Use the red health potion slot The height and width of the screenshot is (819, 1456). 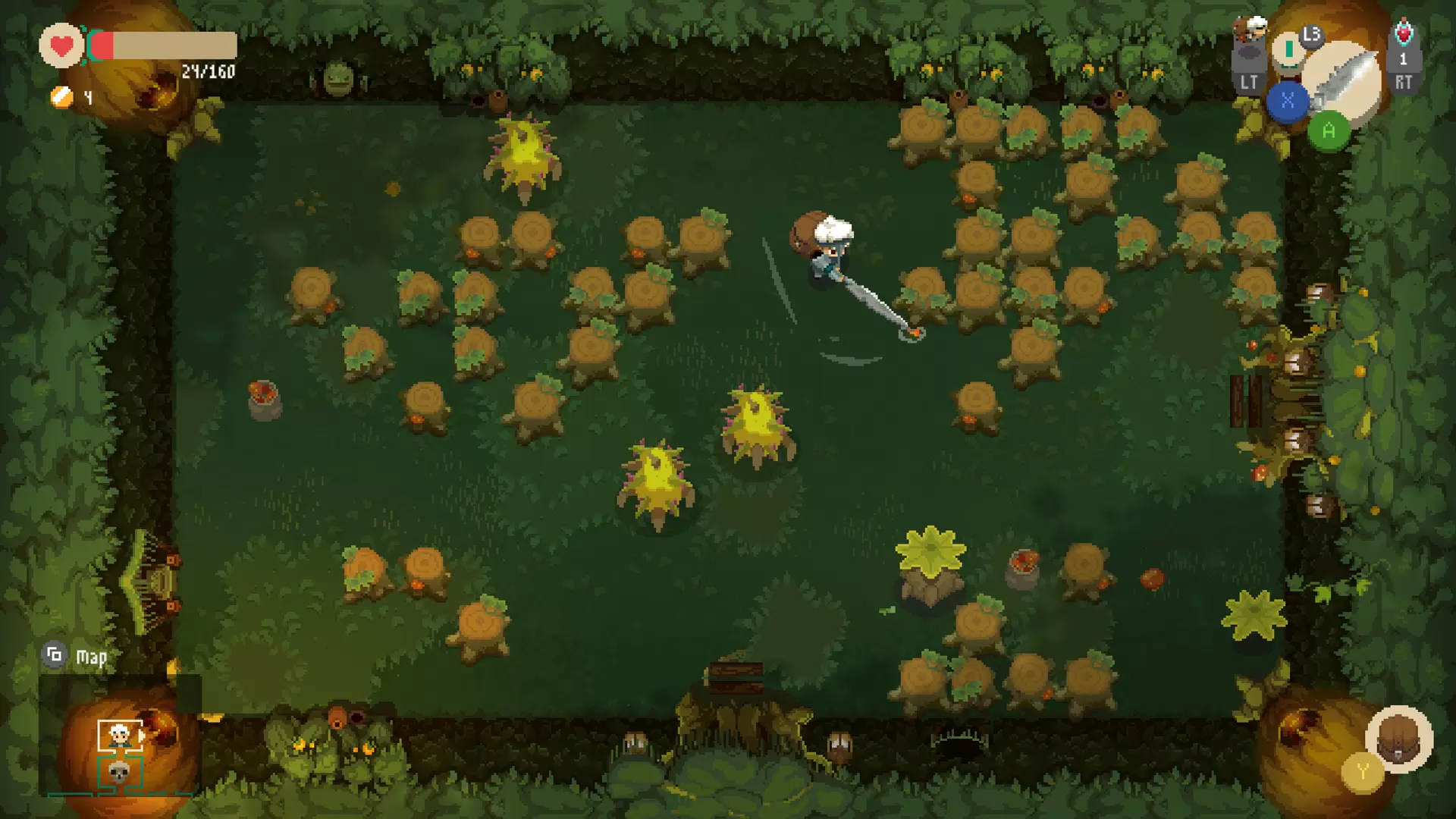pyautogui.click(x=1403, y=34)
